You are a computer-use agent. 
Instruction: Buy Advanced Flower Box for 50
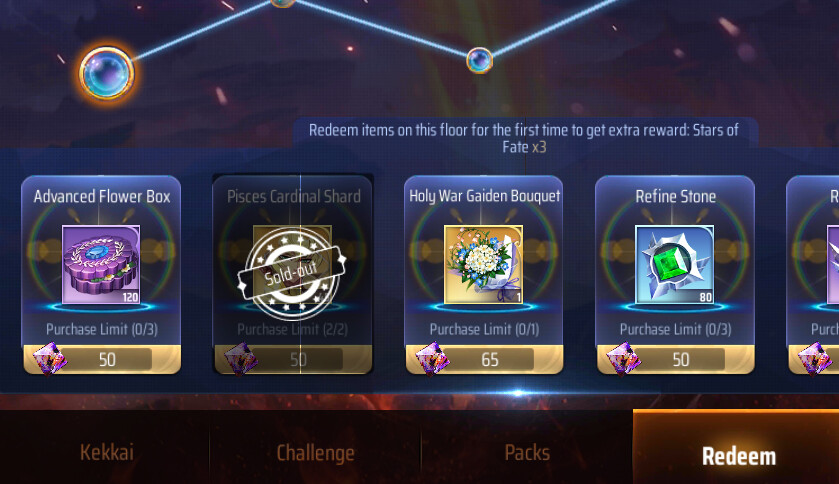101,359
